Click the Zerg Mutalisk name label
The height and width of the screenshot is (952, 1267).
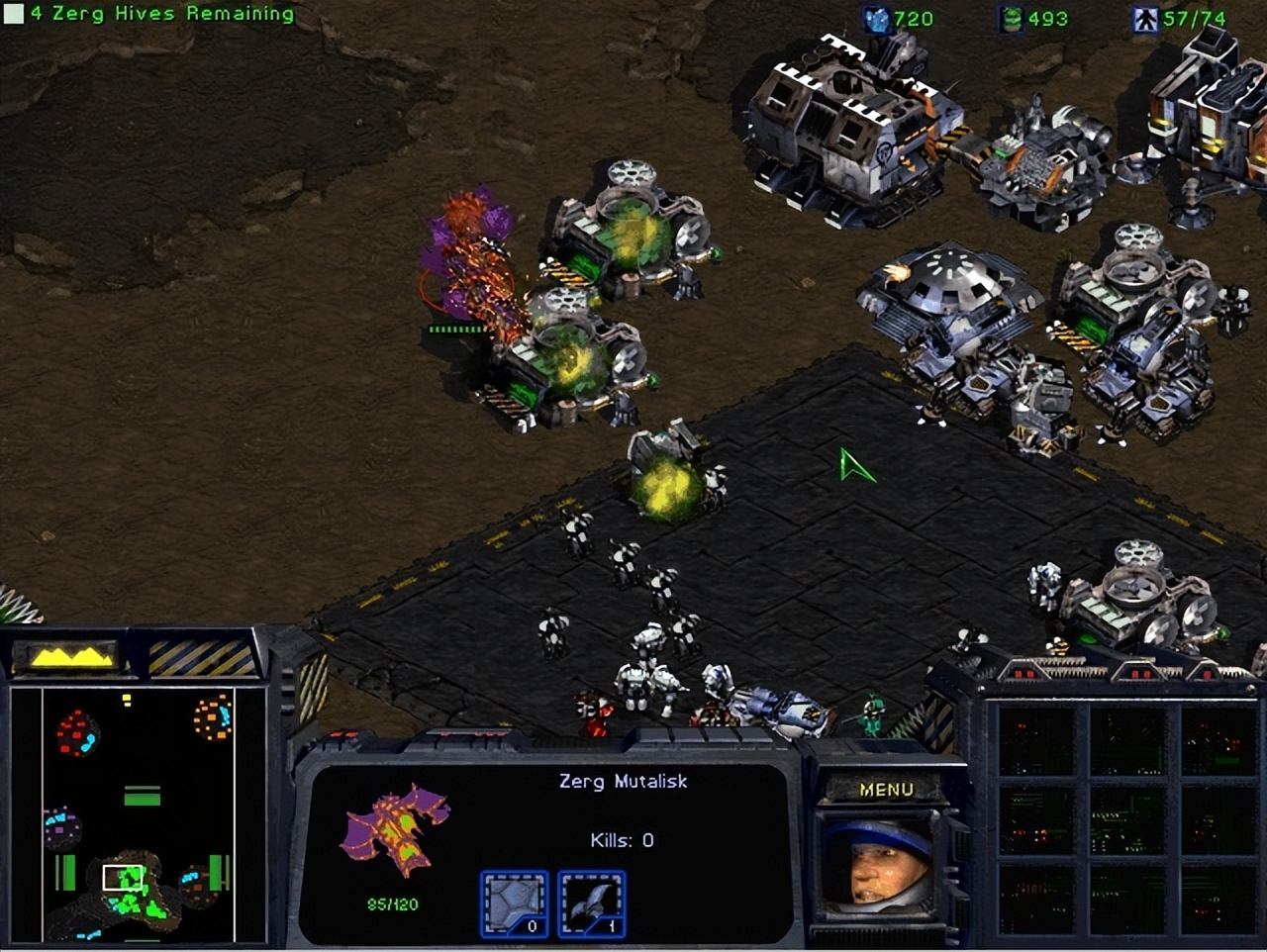tap(624, 781)
